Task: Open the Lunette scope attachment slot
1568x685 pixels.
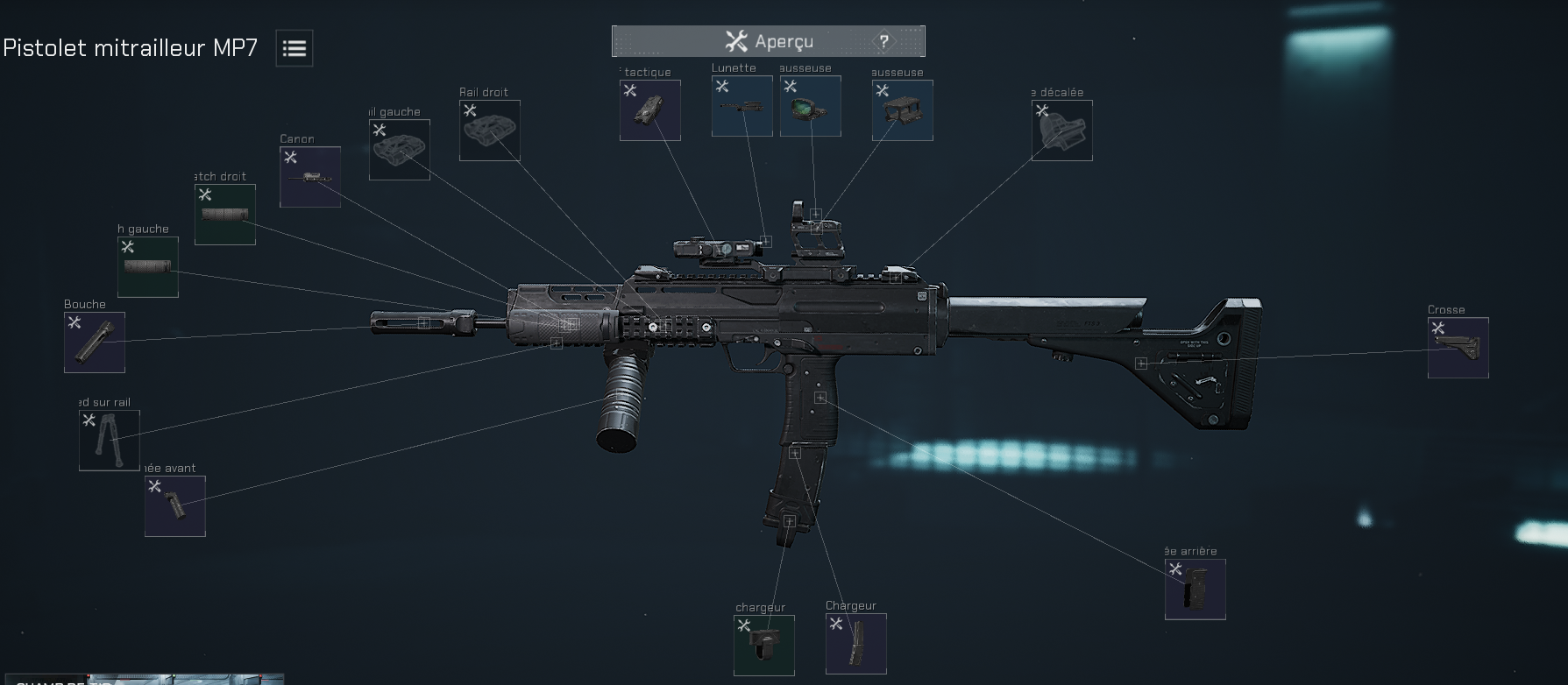Action: [x=741, y=105]
